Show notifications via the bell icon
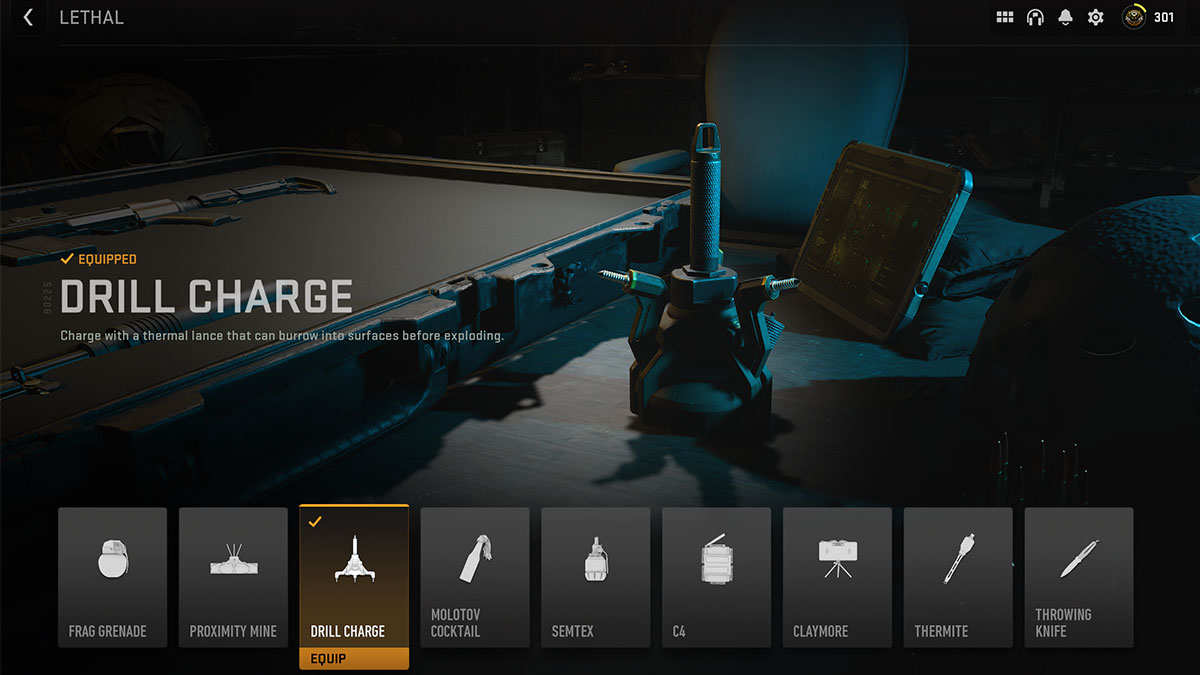1200x675 pixels. pos(1066,17)
